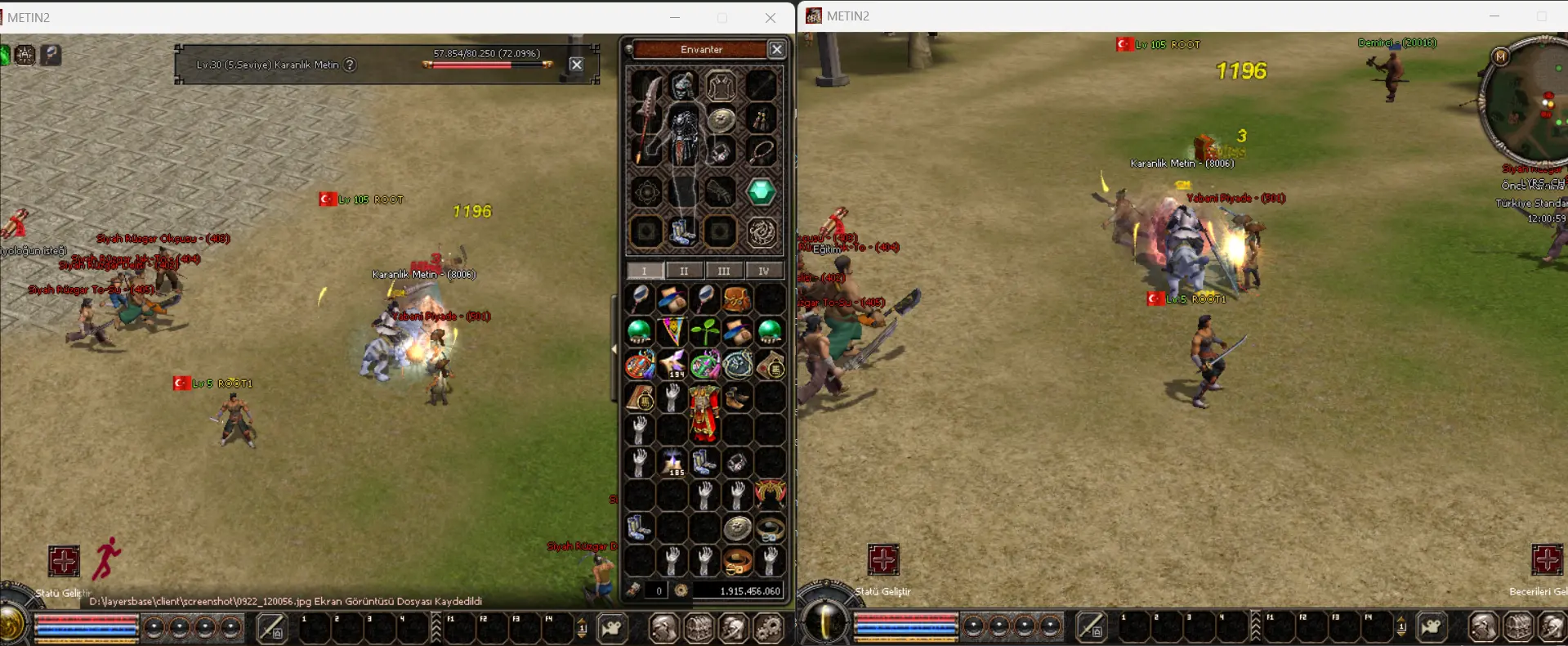Viewport: 1568px width, 646px height.
Task: Click the red winged headpiece item
Action: pos(770,491)
